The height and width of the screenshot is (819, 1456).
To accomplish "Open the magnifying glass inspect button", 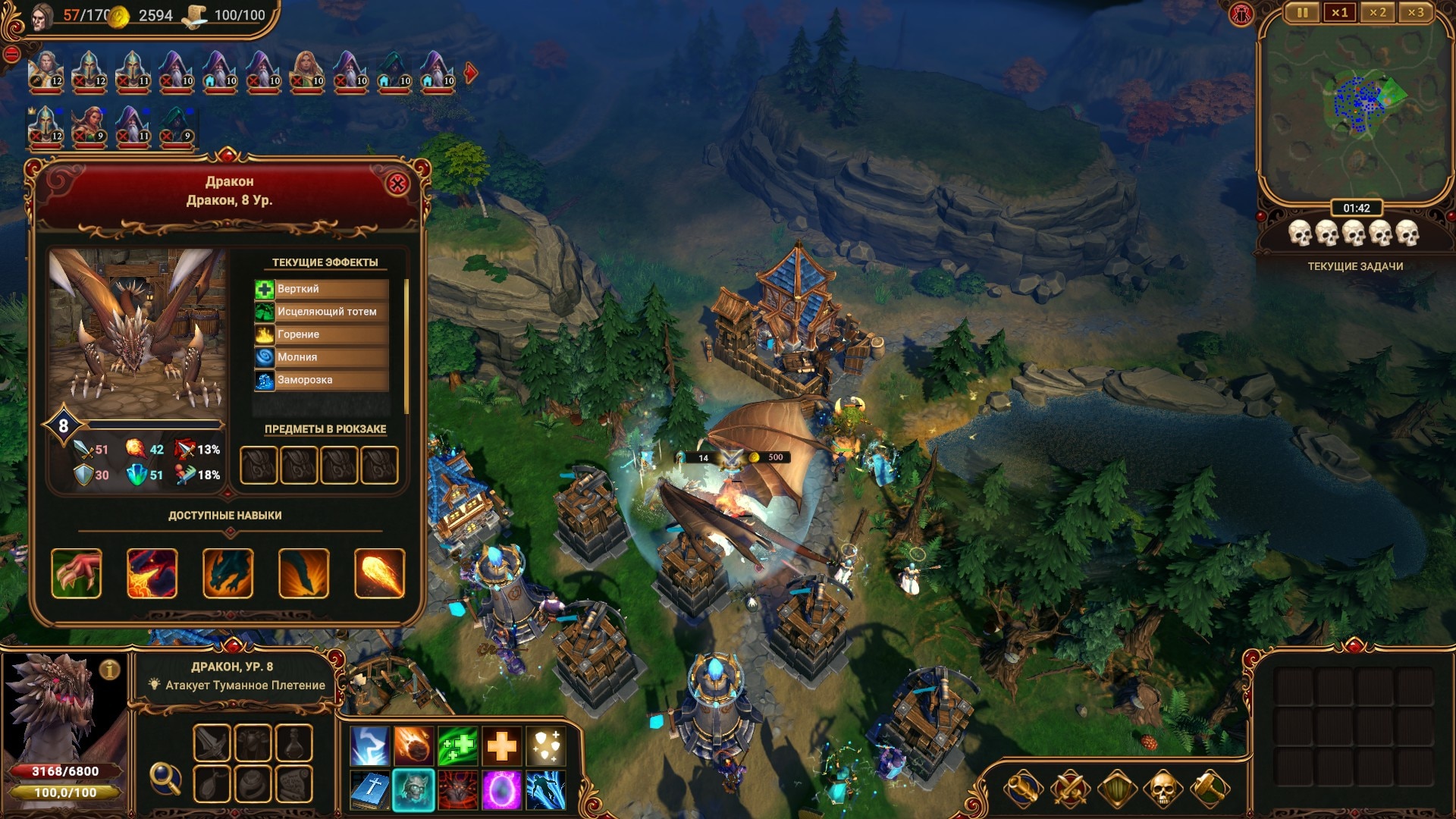I will tap(165, 777).
